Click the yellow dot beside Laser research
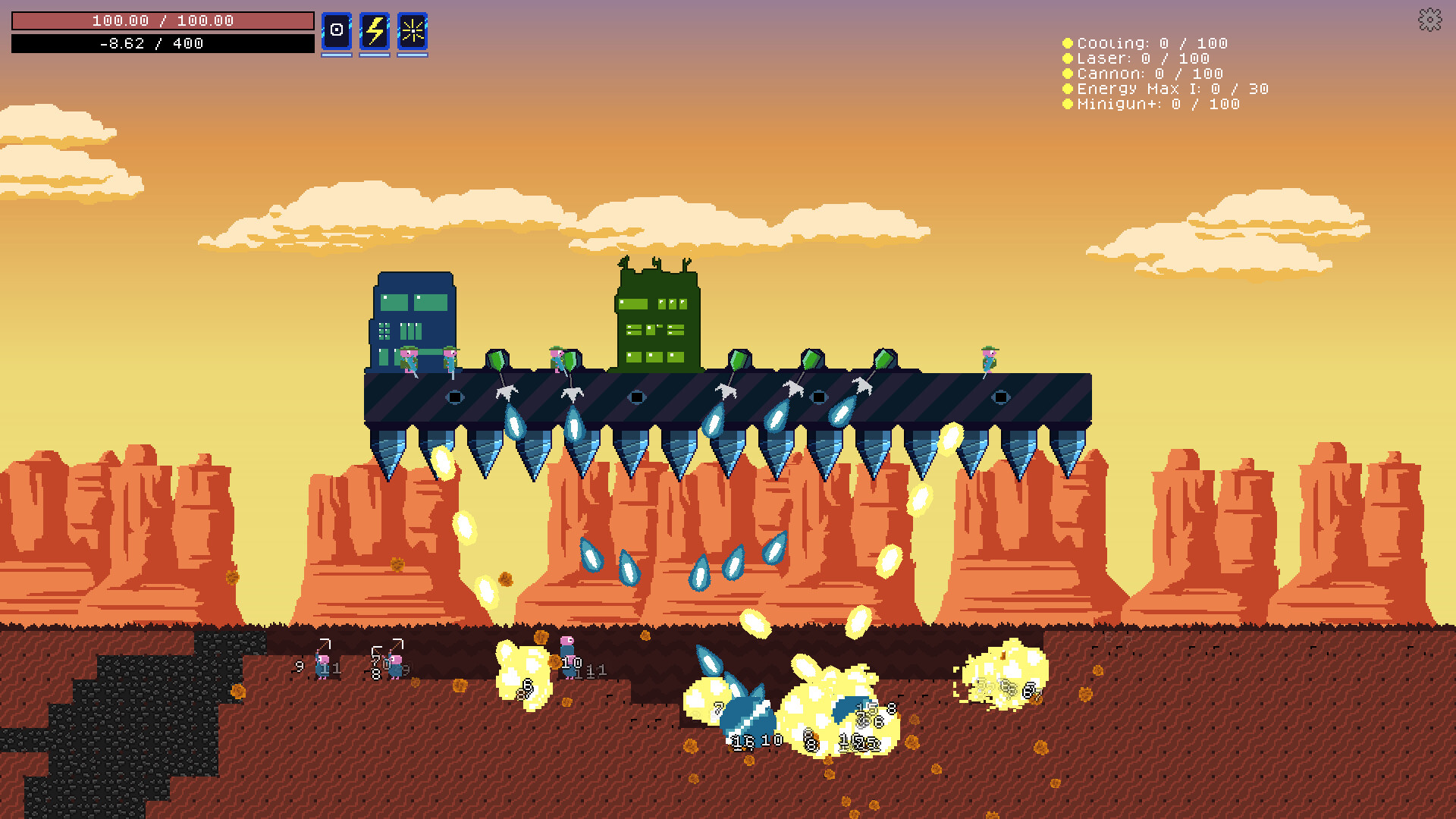1456x819 pixels. pos(1068,58)
